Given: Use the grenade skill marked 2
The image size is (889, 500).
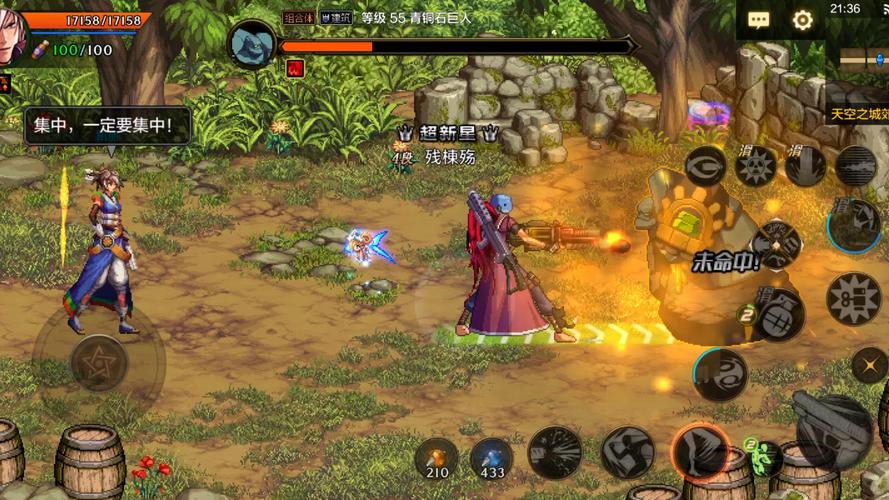Looking at the screenshot, I should click(776, 316).
